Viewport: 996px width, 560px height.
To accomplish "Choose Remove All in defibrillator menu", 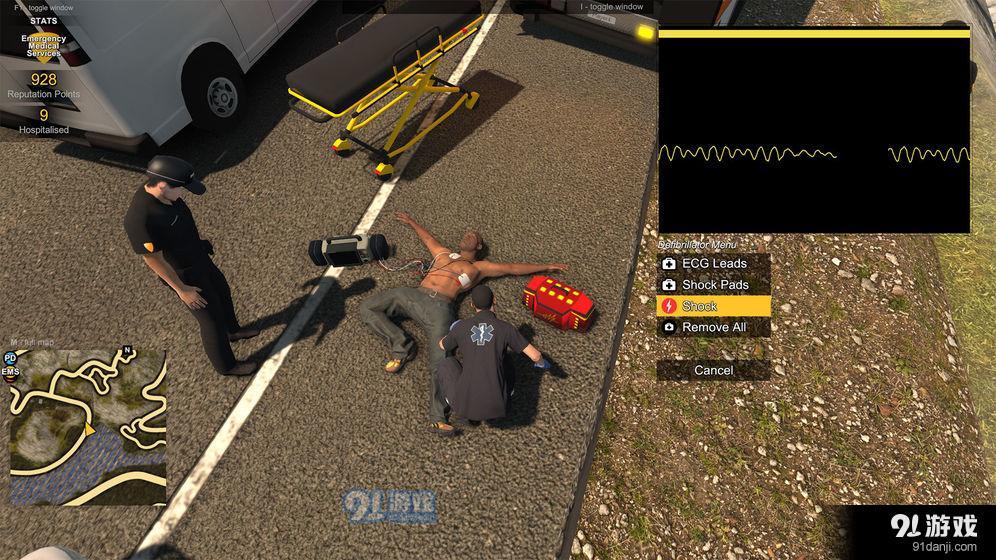I will [714, 327].
